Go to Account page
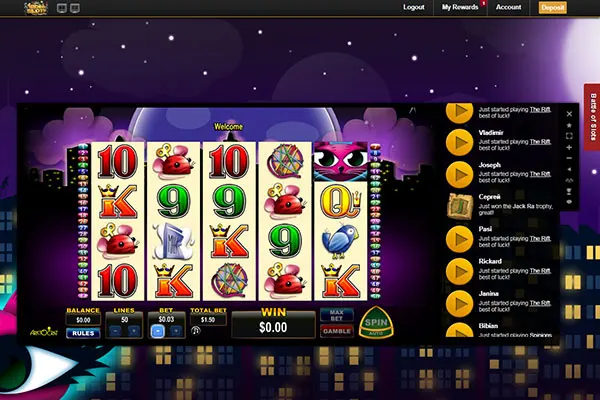Viewport: 600px width, 400px height. (x=508, y=7)
